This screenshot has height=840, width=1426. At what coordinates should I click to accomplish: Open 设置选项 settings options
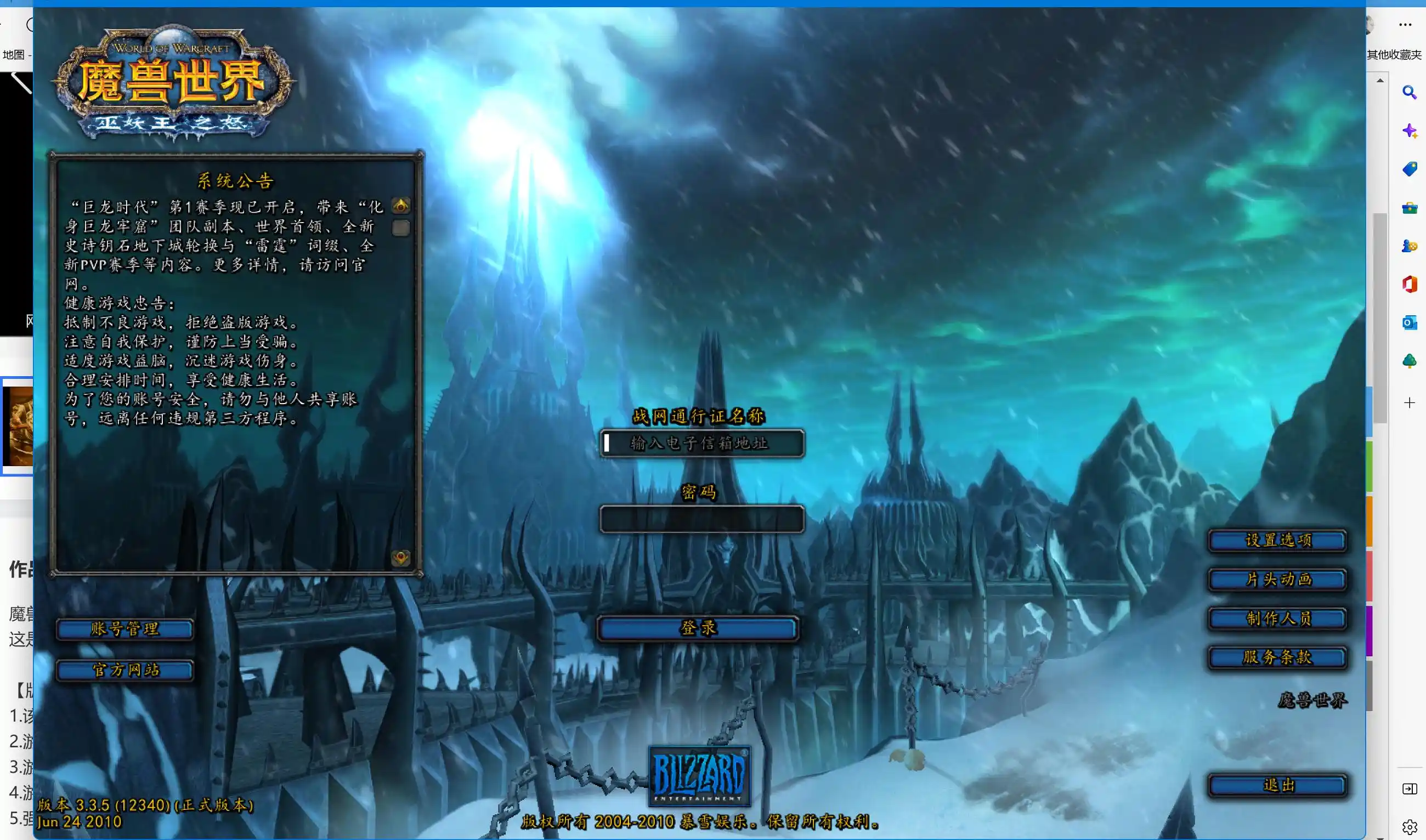[1277, 541]
